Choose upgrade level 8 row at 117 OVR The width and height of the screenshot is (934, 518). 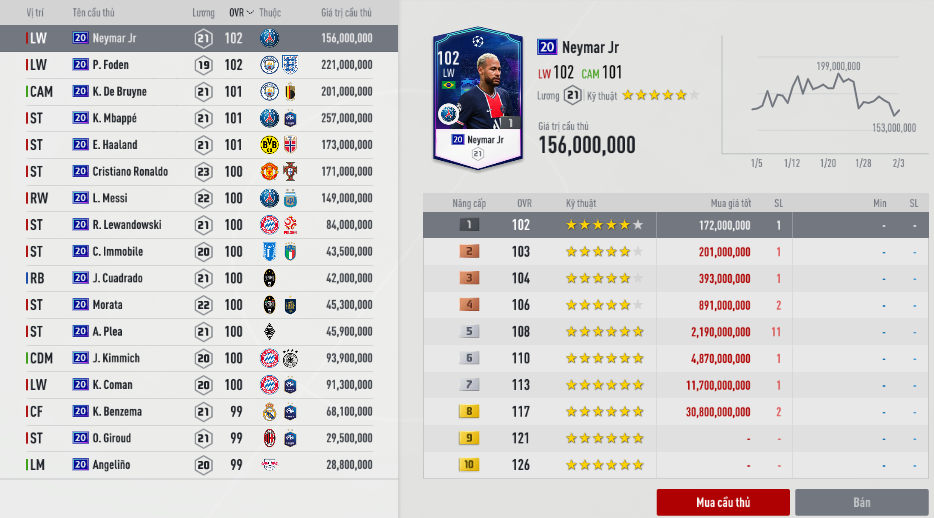tap(676, 411)
